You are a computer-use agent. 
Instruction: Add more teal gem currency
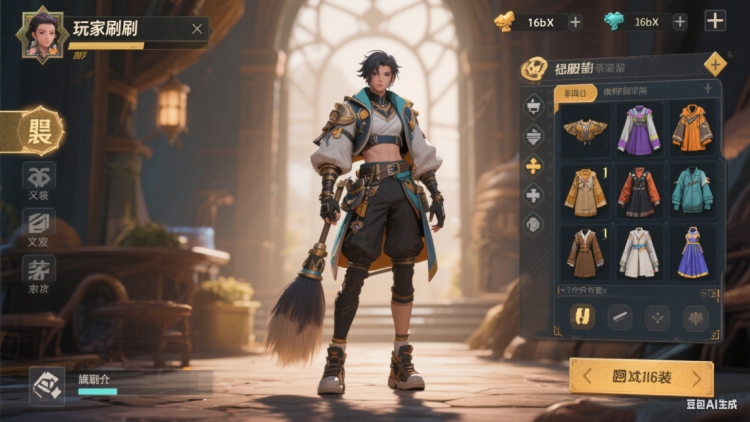click(680, 22)
